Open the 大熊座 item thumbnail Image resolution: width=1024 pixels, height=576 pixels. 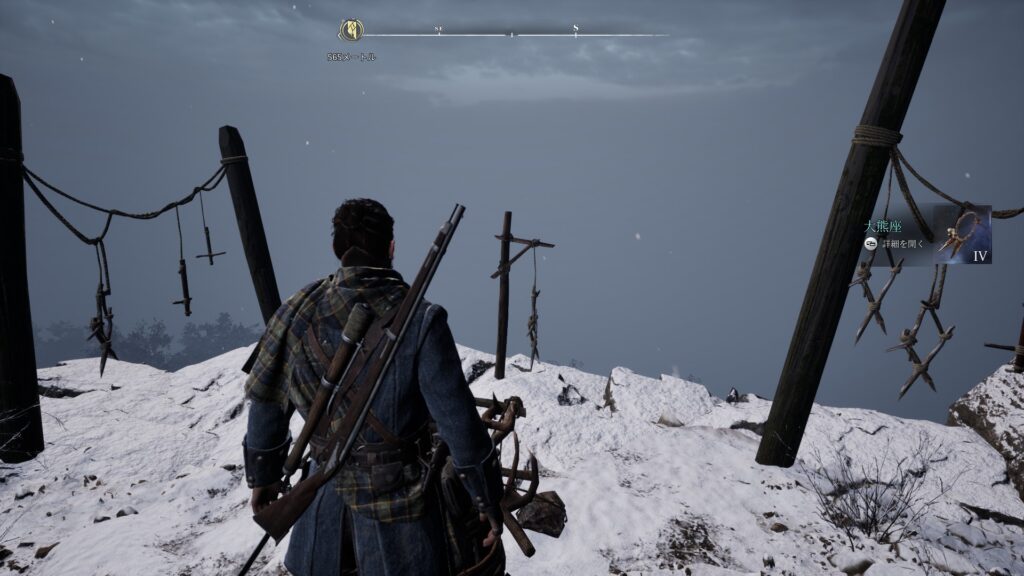click(962, 234)
